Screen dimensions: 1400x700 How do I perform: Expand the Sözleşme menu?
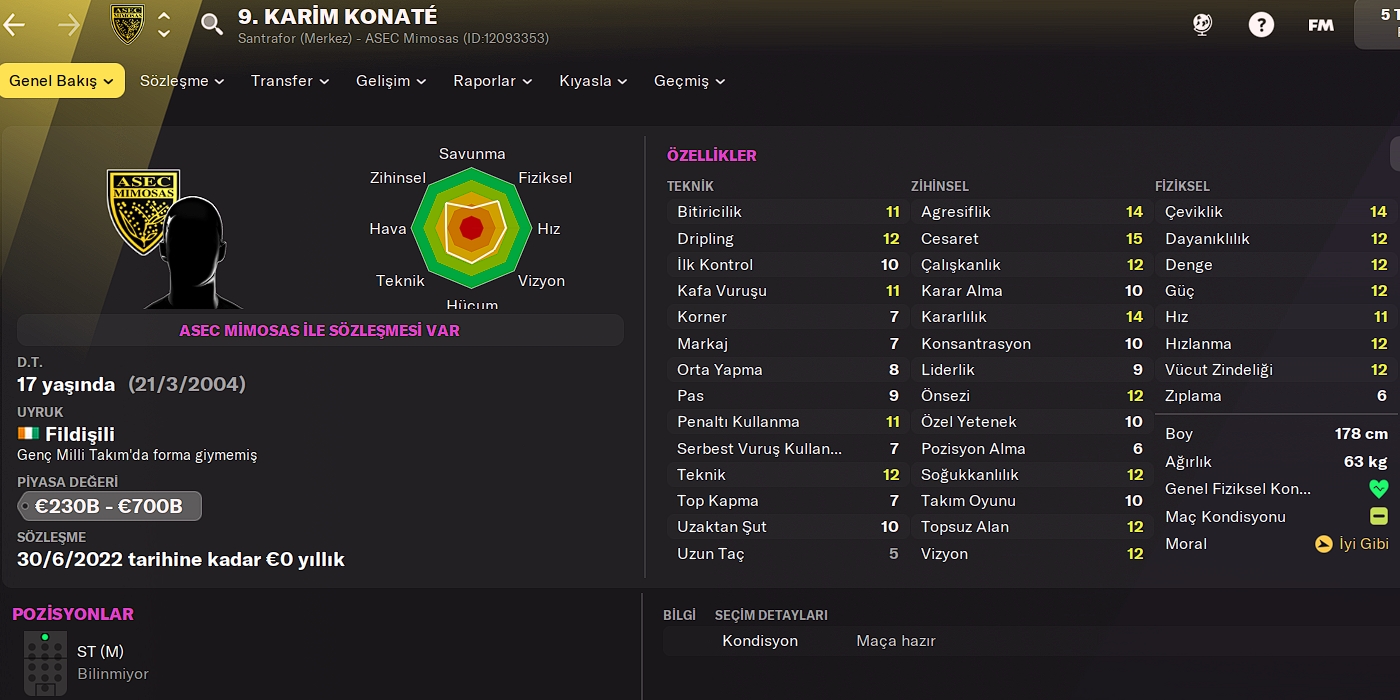pos(182,81)
